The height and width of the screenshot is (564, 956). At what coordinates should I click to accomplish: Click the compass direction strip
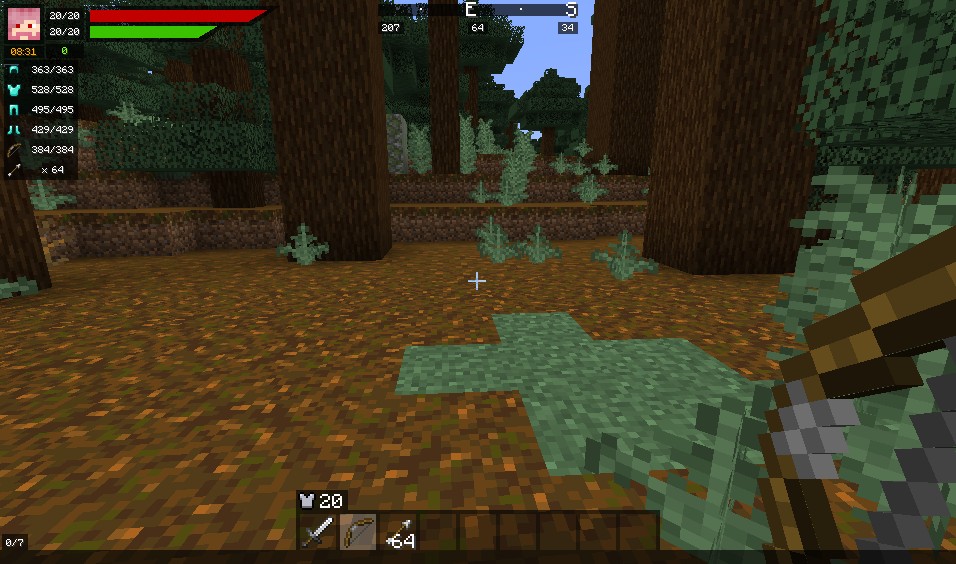tap(478, 10)
